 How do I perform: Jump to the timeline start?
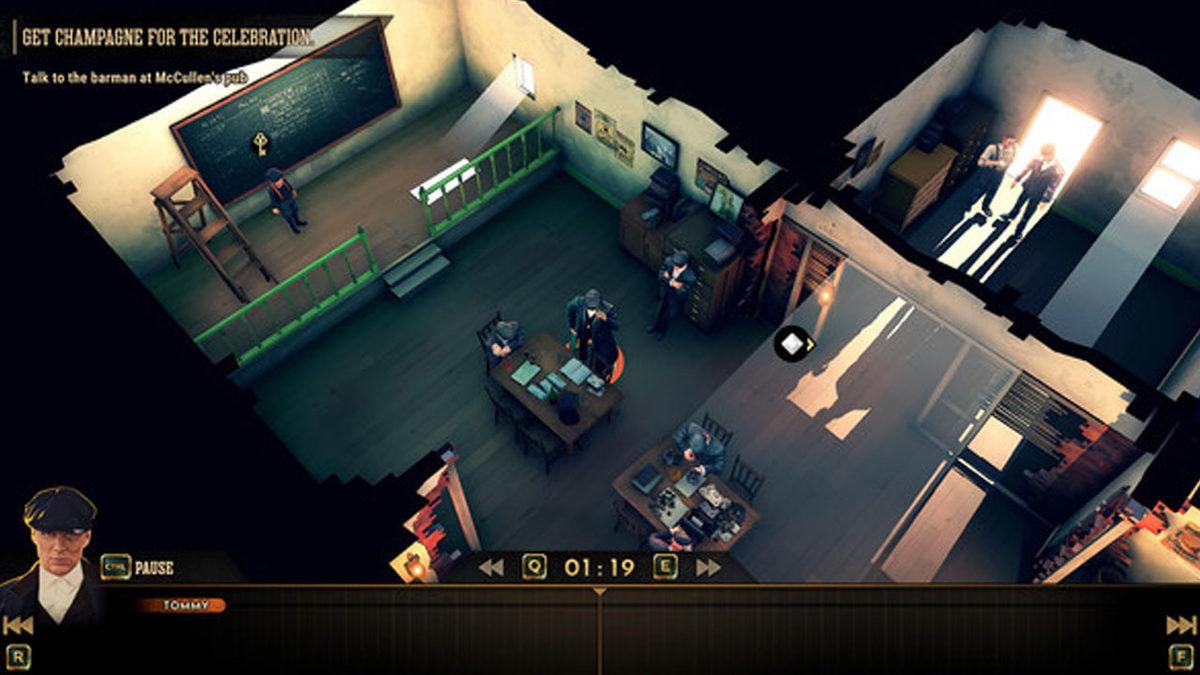click(x=18, y=626)
